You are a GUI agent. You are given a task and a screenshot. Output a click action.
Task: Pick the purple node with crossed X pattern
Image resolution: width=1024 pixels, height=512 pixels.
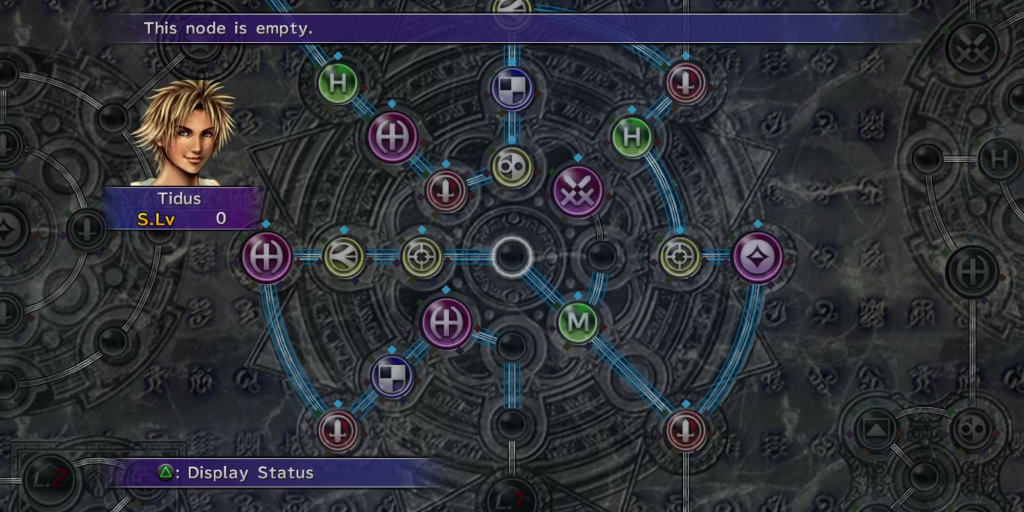click(x=578, y=191)
